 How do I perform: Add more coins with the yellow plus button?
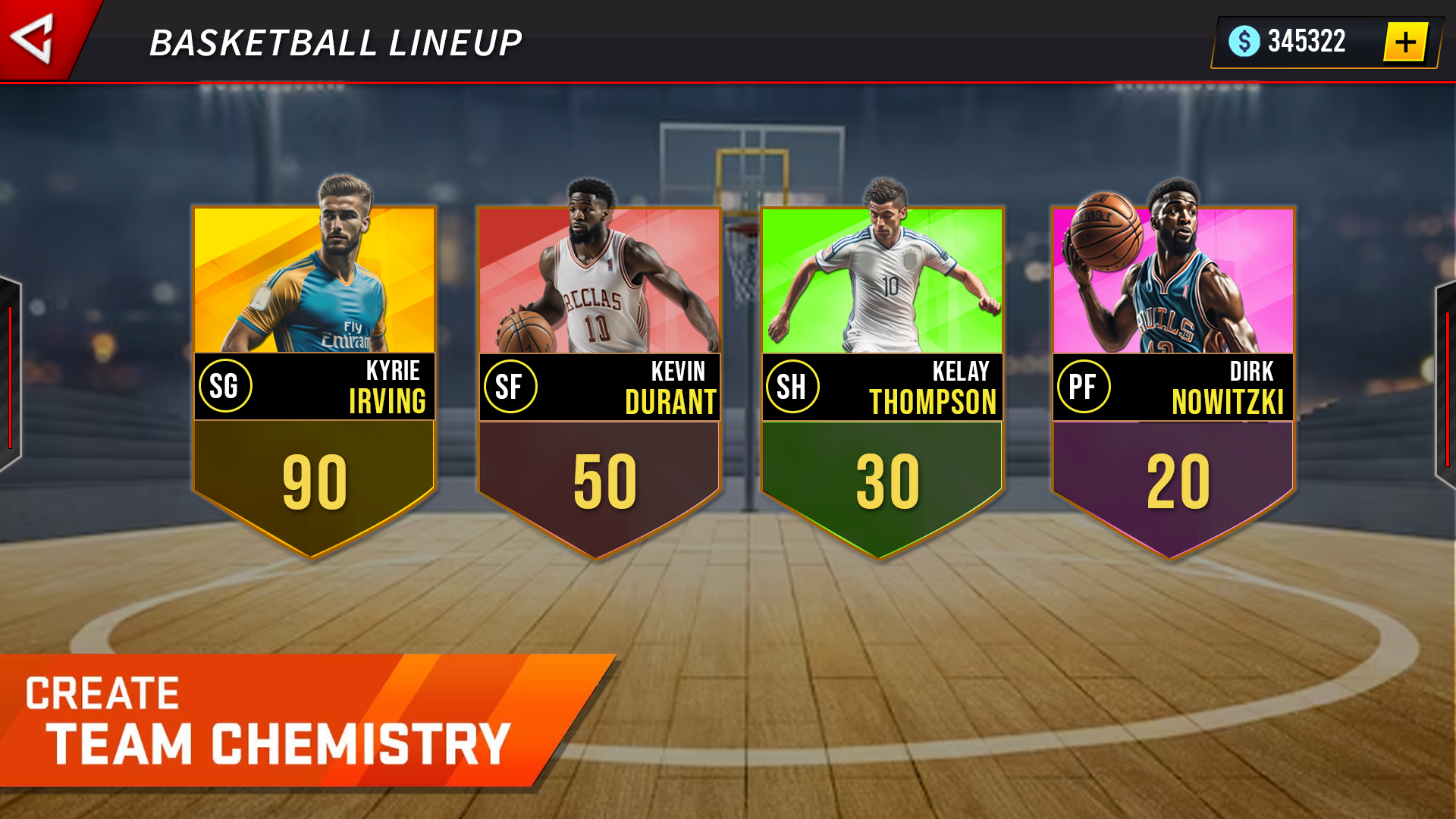[1405, 42]
